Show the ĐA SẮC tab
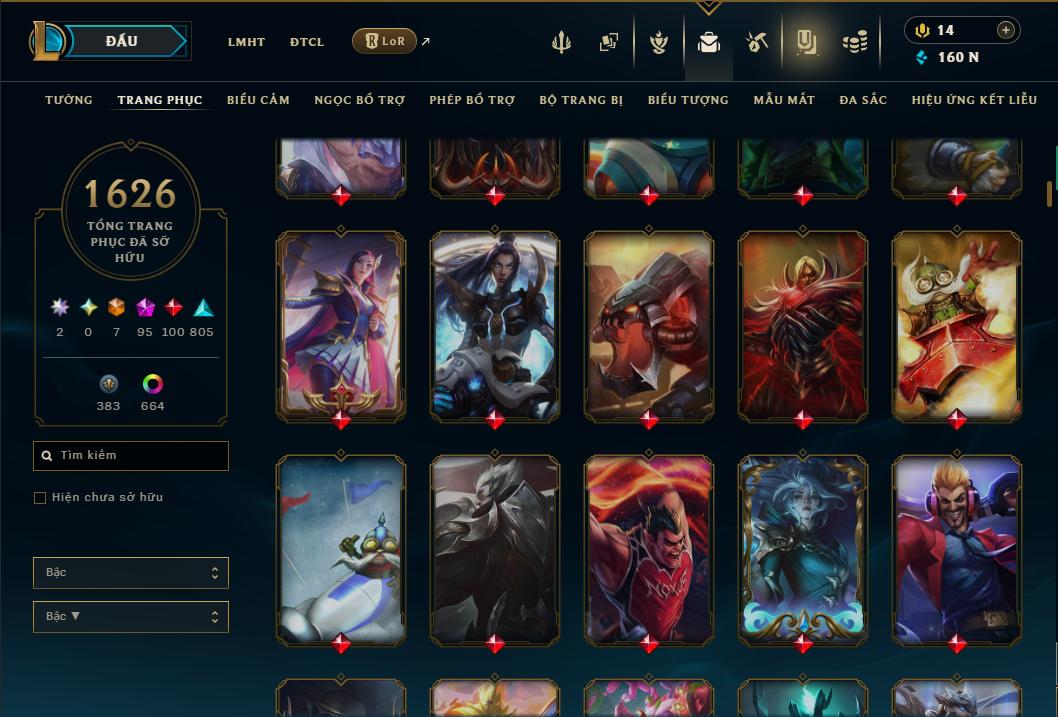The width and height of the screenshot is (1058, 717). [863, 100]
